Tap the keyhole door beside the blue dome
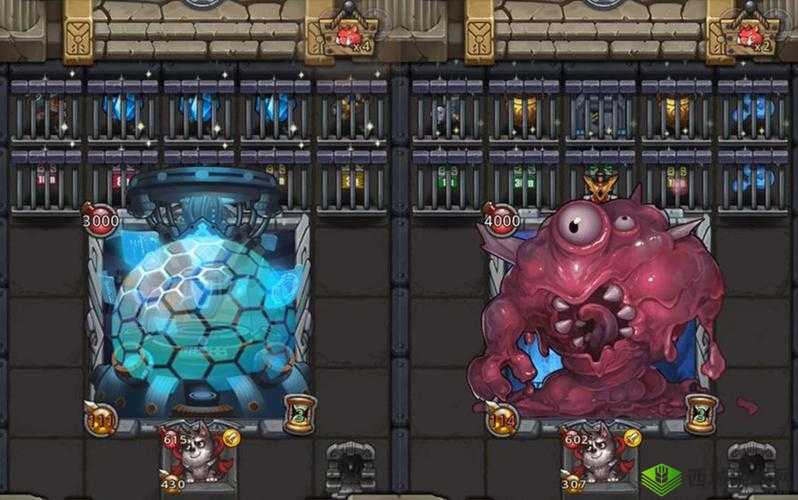 [x=351, y=467]
